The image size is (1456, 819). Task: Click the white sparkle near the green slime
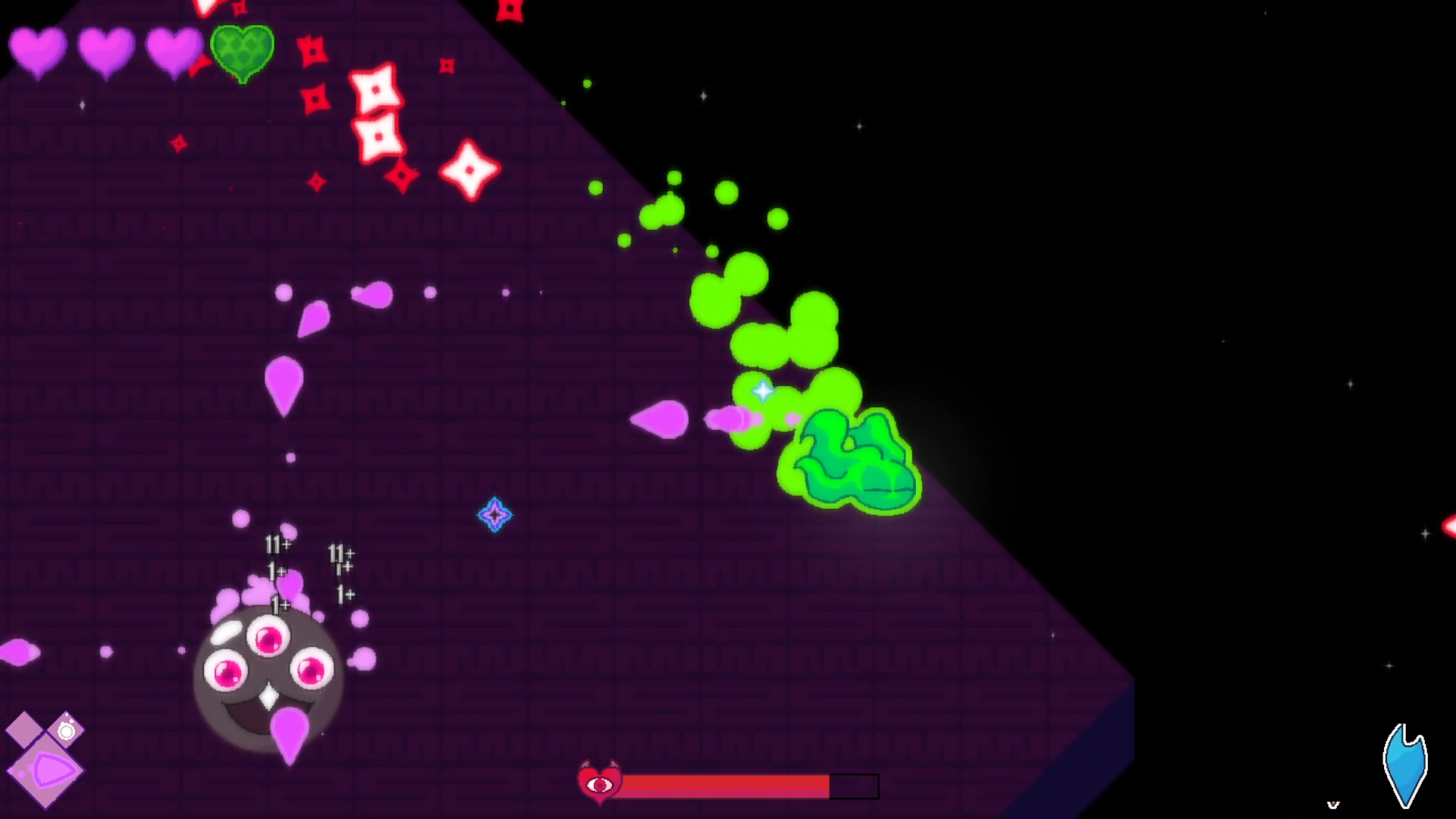(x=762, y=391)
